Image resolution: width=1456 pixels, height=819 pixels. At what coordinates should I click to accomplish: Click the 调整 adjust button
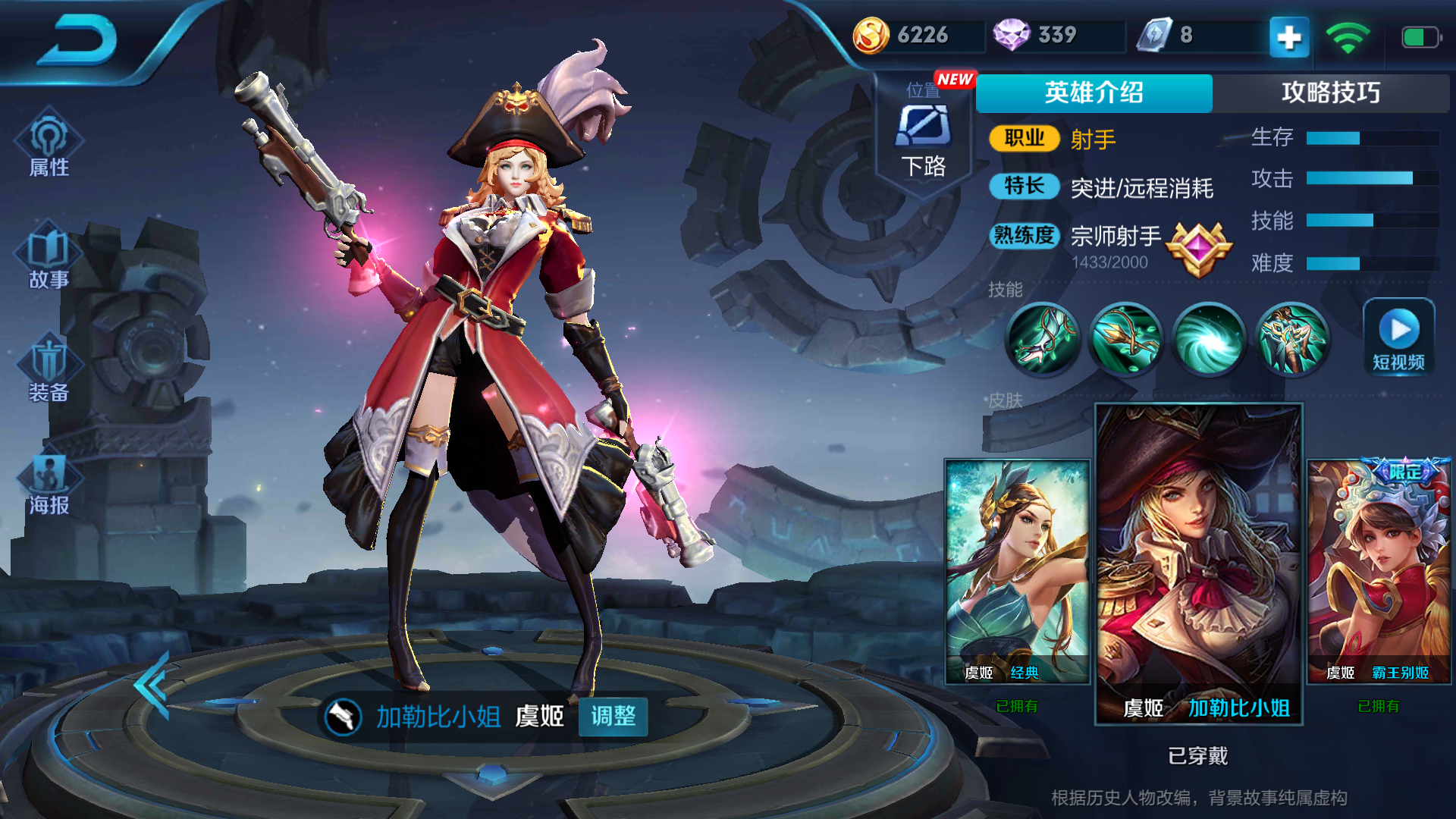click(613, 717)
